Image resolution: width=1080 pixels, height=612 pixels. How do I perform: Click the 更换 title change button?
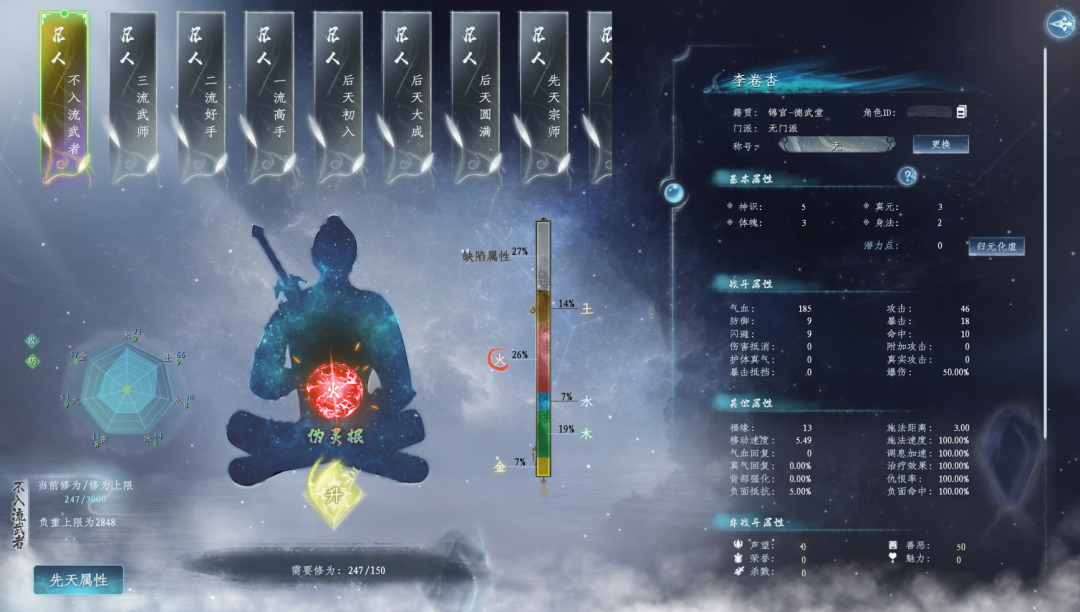tap(940, 144)
